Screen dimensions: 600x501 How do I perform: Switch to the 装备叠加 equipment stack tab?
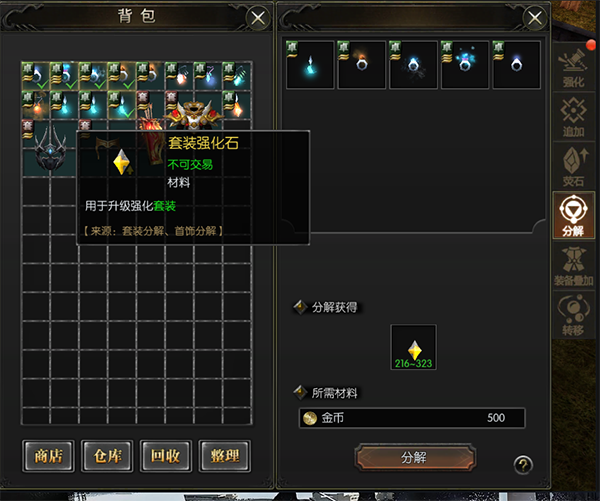[574, 262]
